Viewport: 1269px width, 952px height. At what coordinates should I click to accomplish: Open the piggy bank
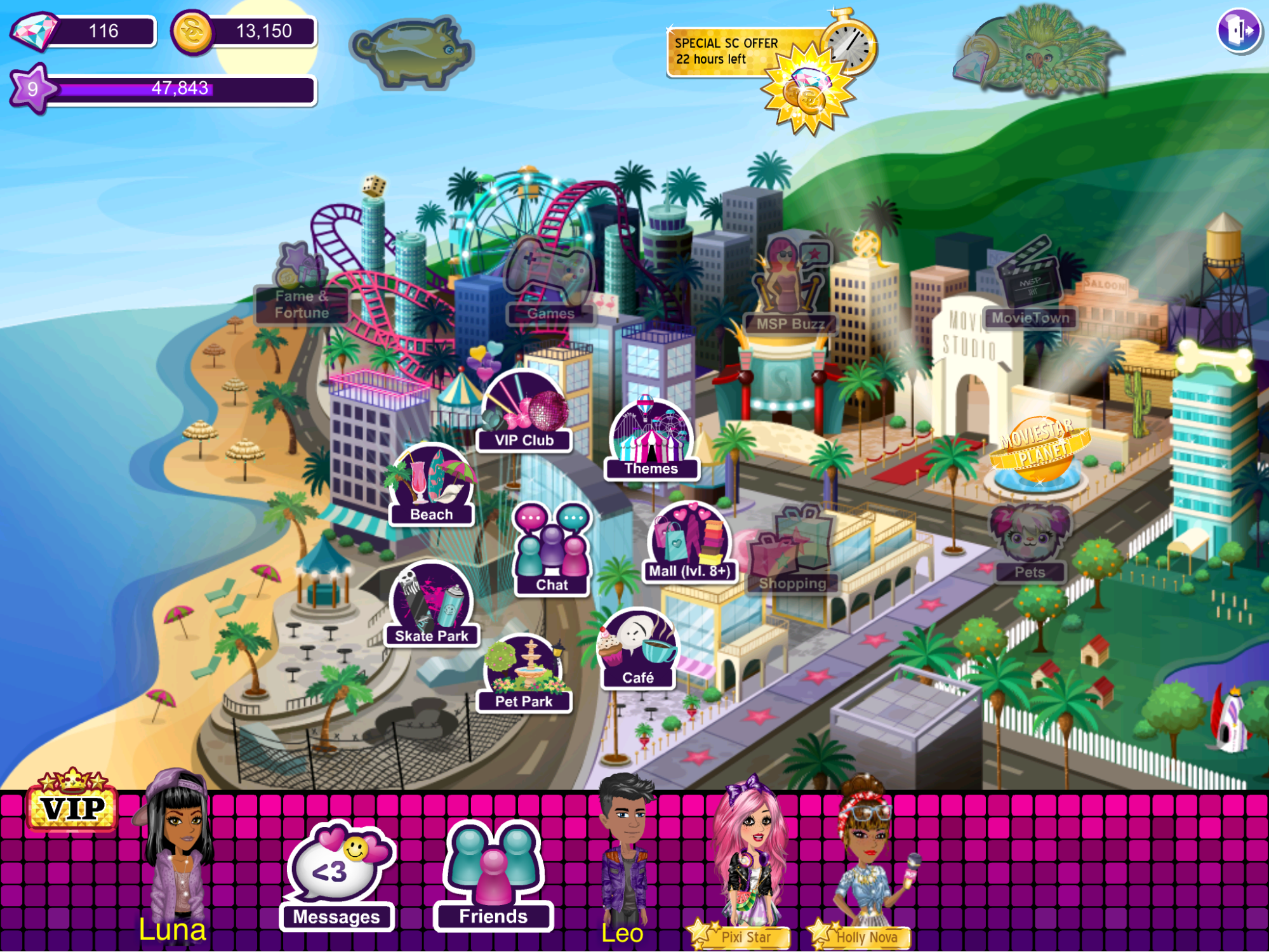[x=412, y=51]
